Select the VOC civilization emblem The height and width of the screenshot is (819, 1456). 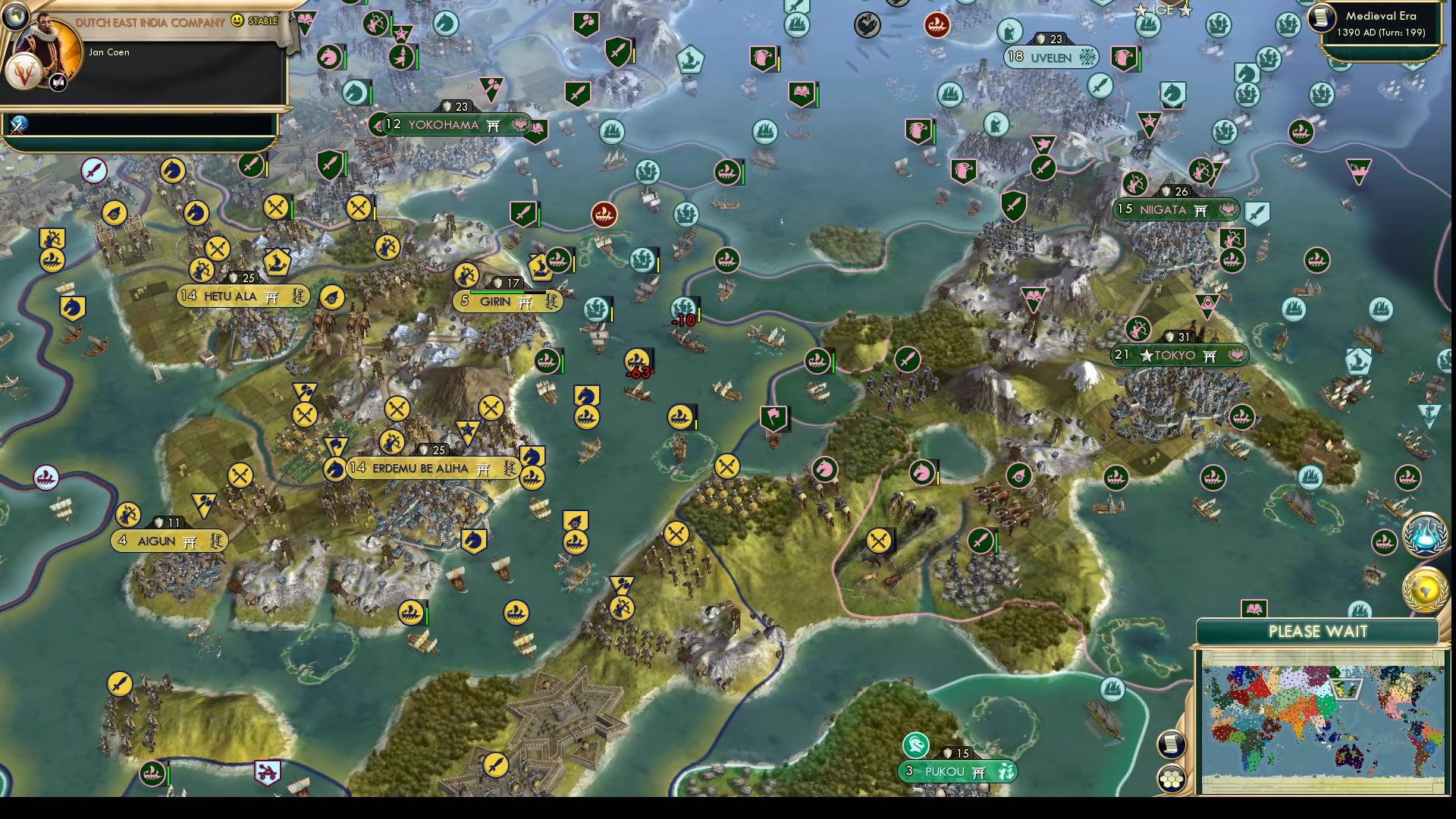tap(24, 71)
